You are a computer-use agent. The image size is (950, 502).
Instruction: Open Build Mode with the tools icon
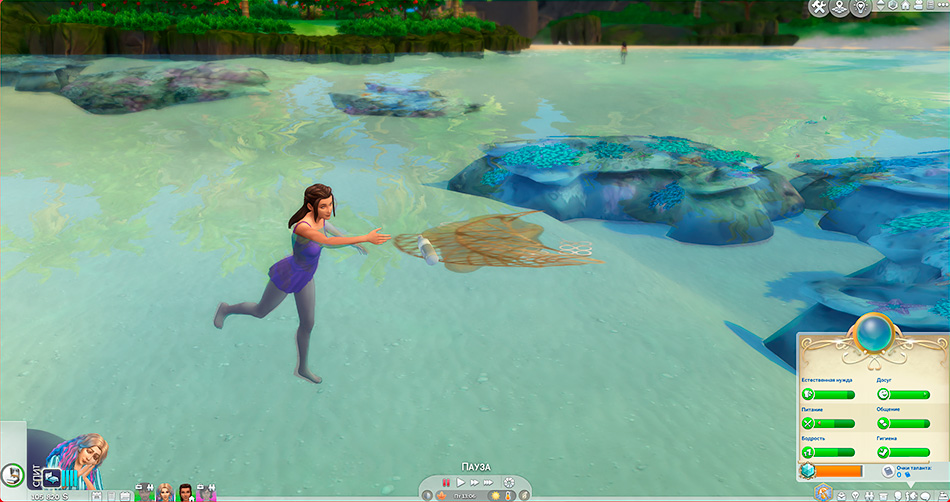coord(820,9)
